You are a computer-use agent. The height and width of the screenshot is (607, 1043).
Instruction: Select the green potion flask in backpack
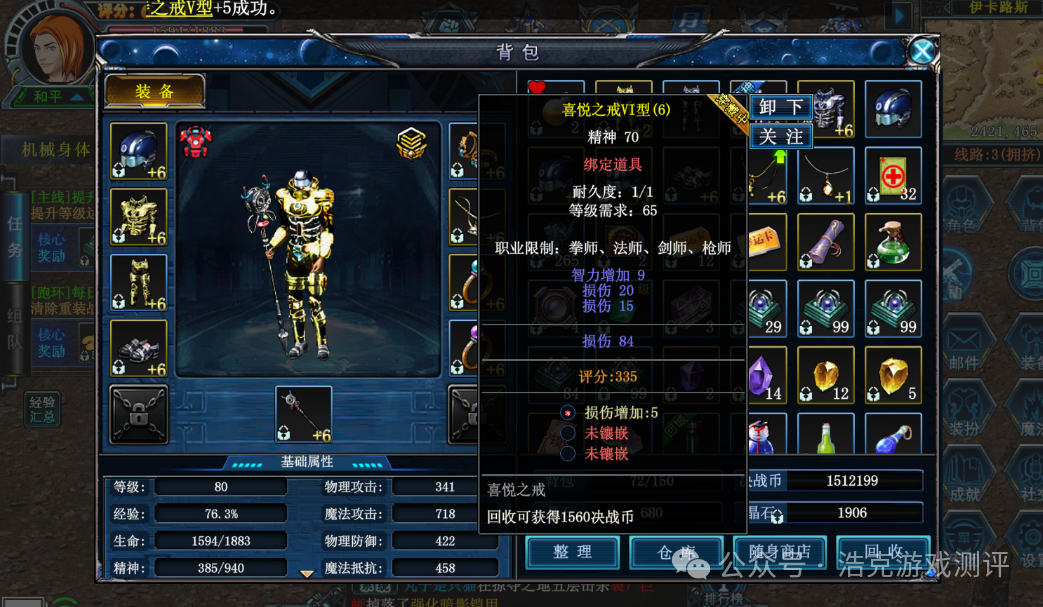[893, 242]
